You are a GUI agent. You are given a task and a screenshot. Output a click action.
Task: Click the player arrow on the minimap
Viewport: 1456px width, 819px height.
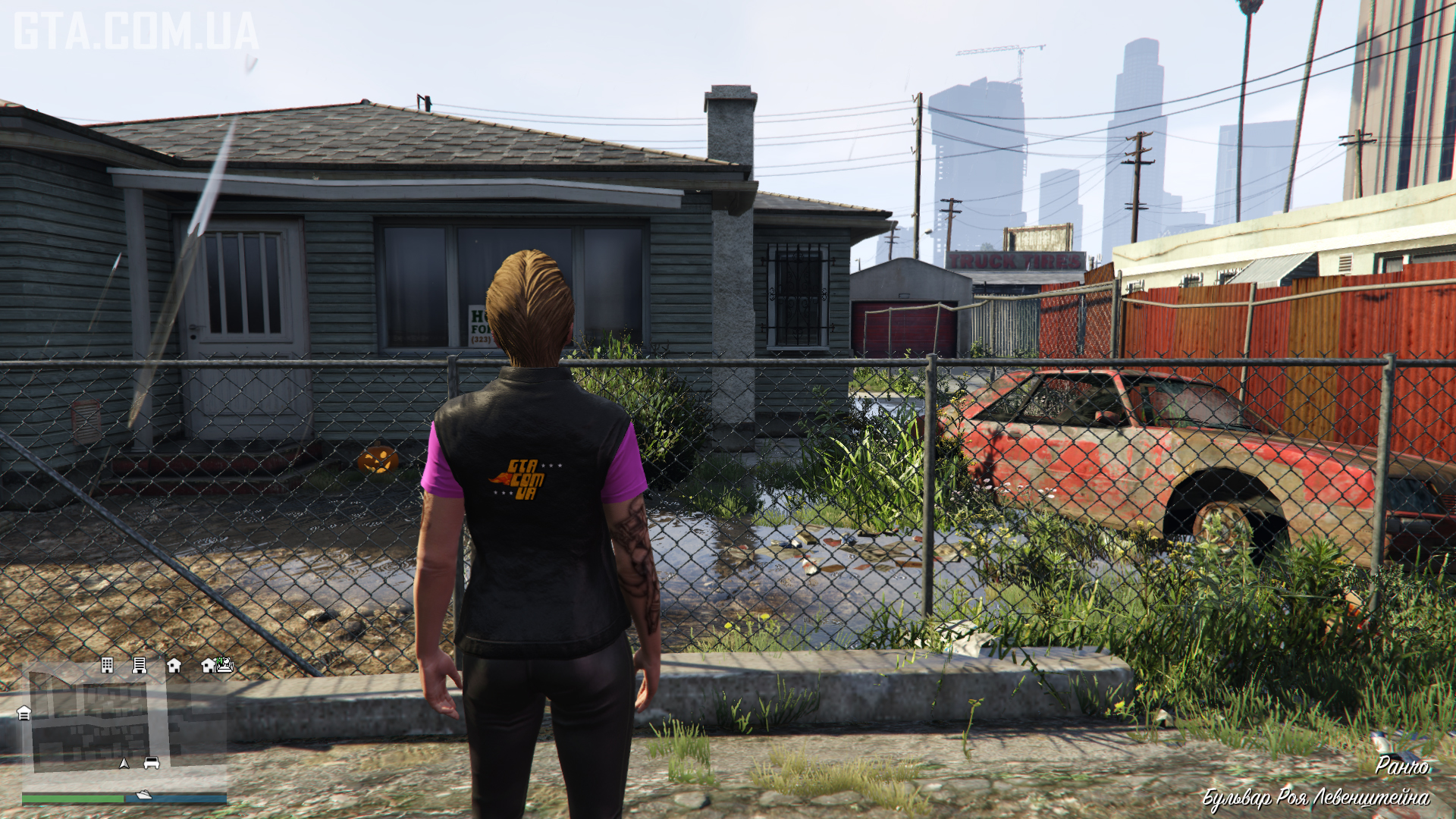click(124, 763)
